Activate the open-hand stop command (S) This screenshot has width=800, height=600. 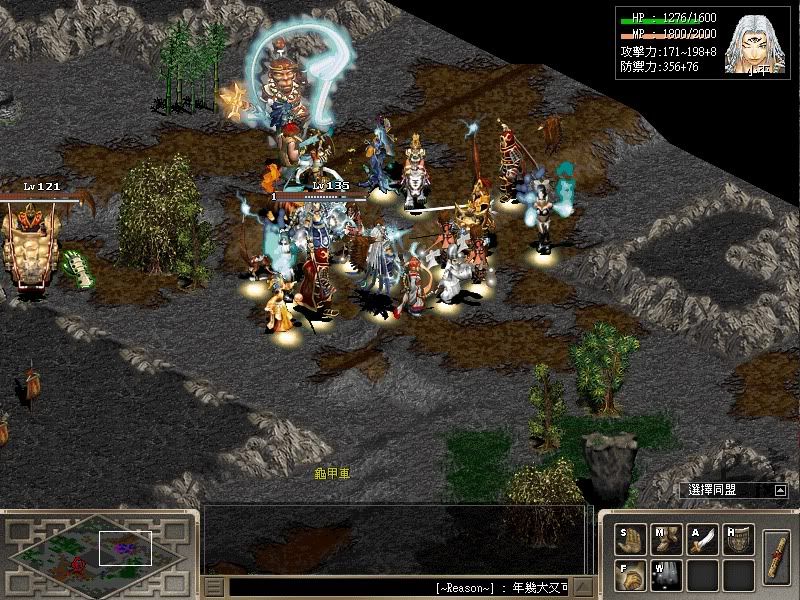click(x=629, y=539)
